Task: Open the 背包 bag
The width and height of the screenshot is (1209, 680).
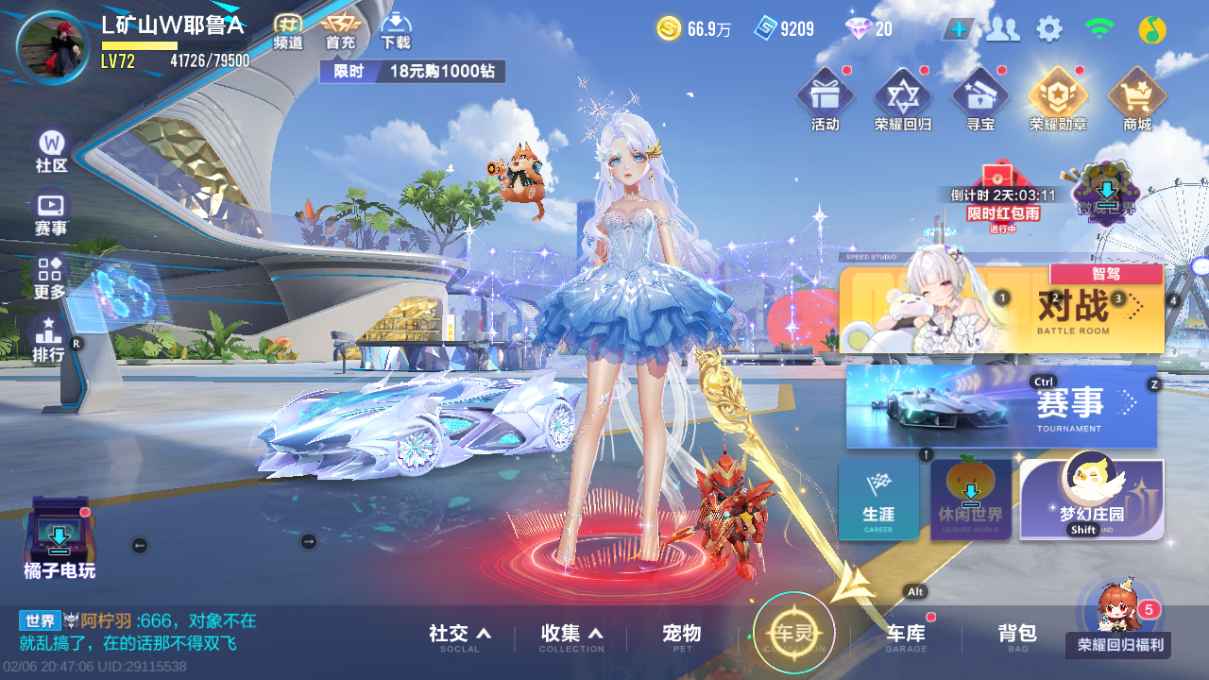Action: [x=1017, y=634]
